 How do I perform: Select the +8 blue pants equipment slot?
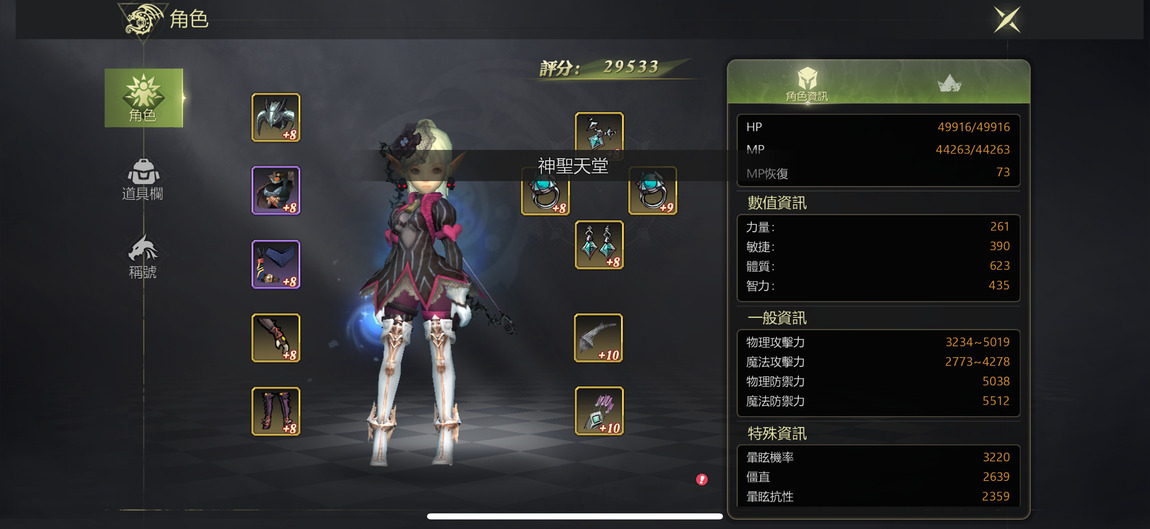click(276, 265)
